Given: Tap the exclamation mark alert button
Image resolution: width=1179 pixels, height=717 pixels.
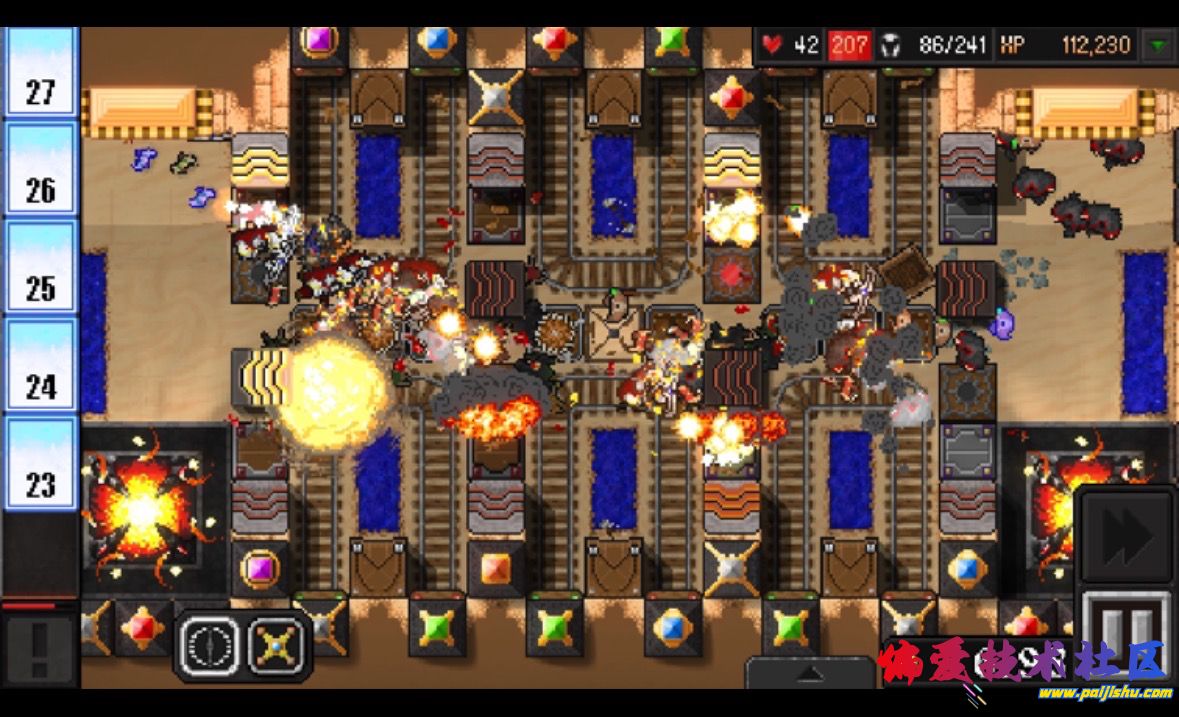Looking at the screenshot, I should [39, 648].
